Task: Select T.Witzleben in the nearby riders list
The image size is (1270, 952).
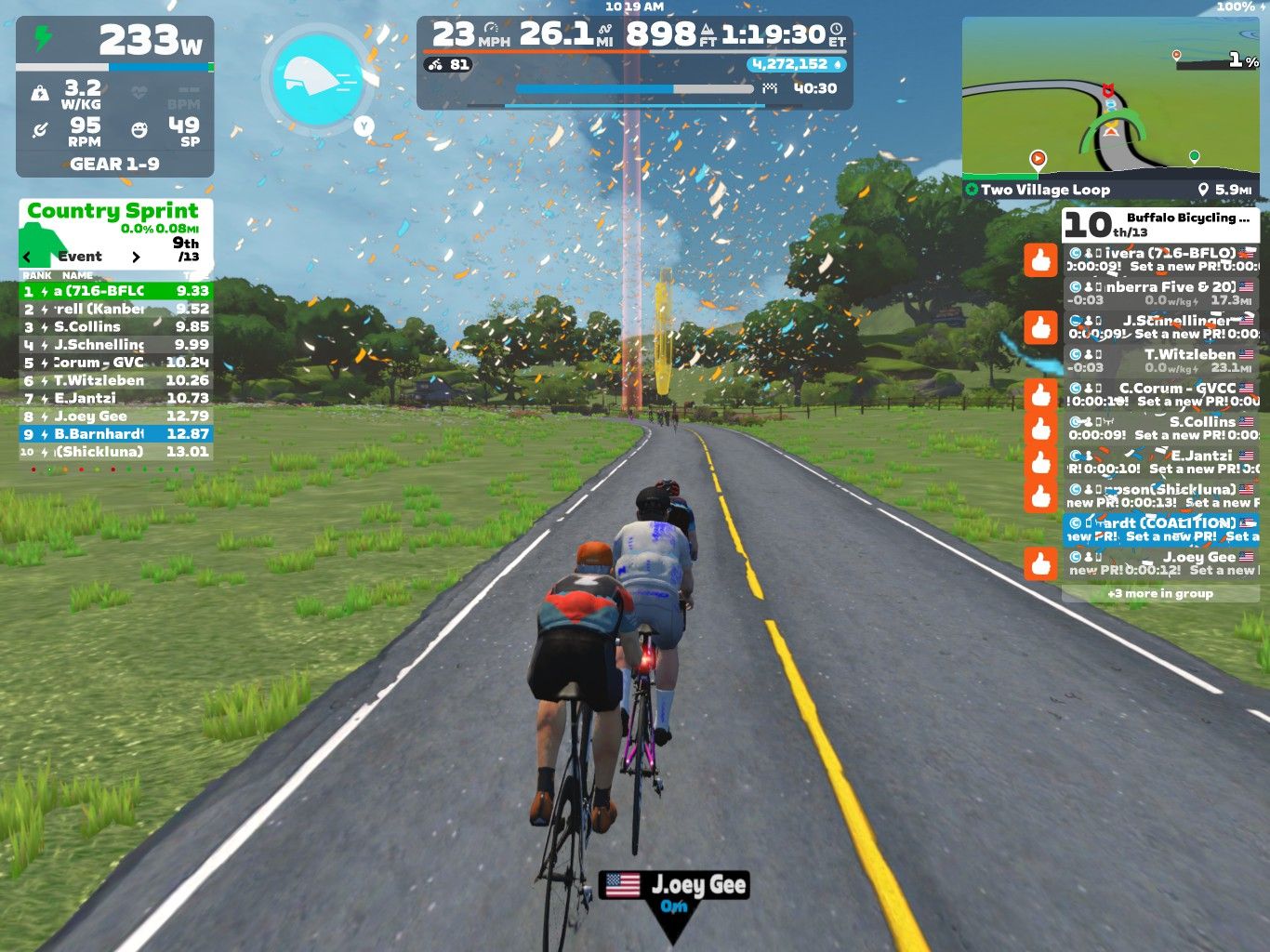Action: [x=1161, y=361]
